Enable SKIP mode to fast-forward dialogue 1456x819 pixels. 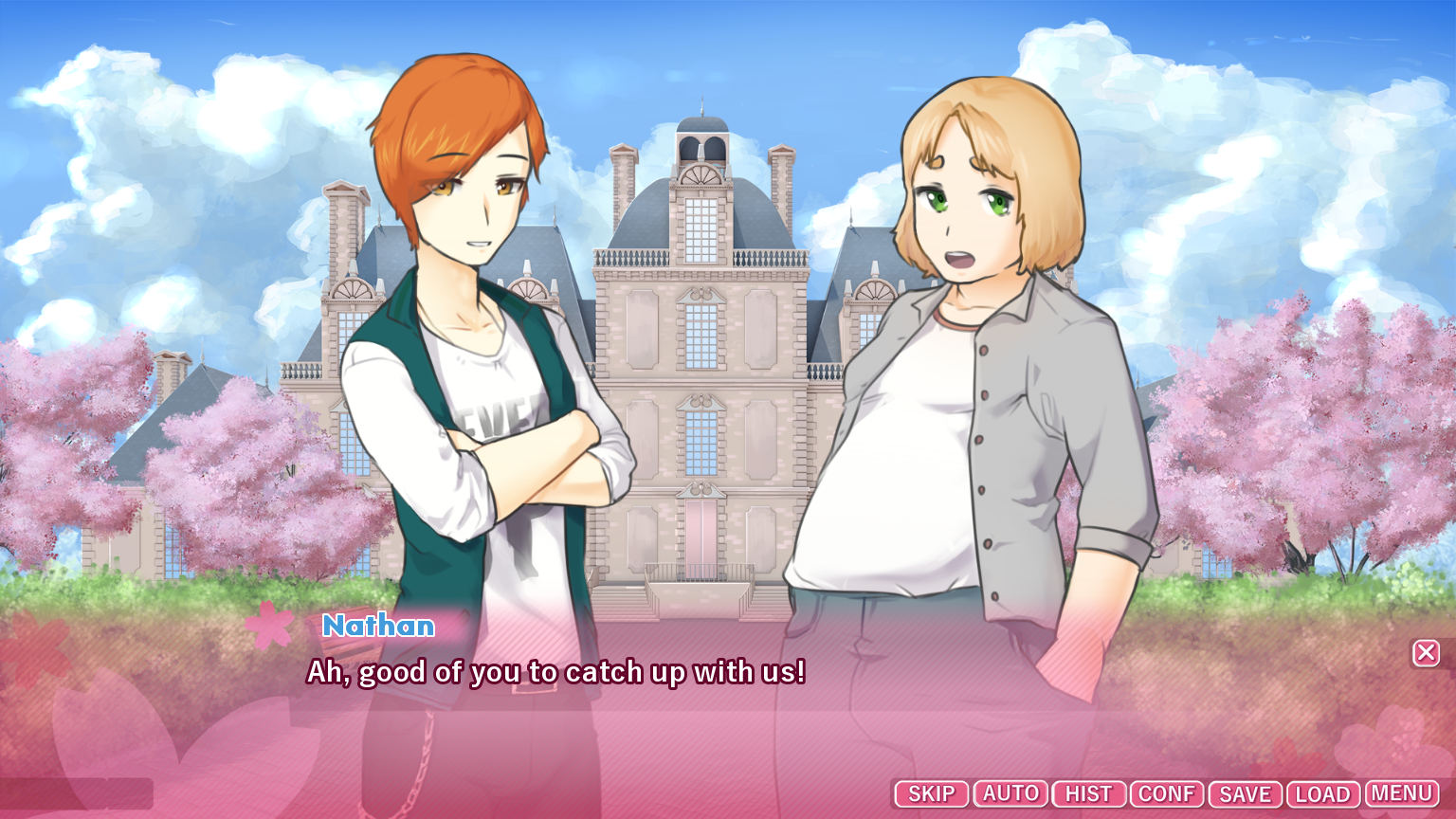pos(931,793)
